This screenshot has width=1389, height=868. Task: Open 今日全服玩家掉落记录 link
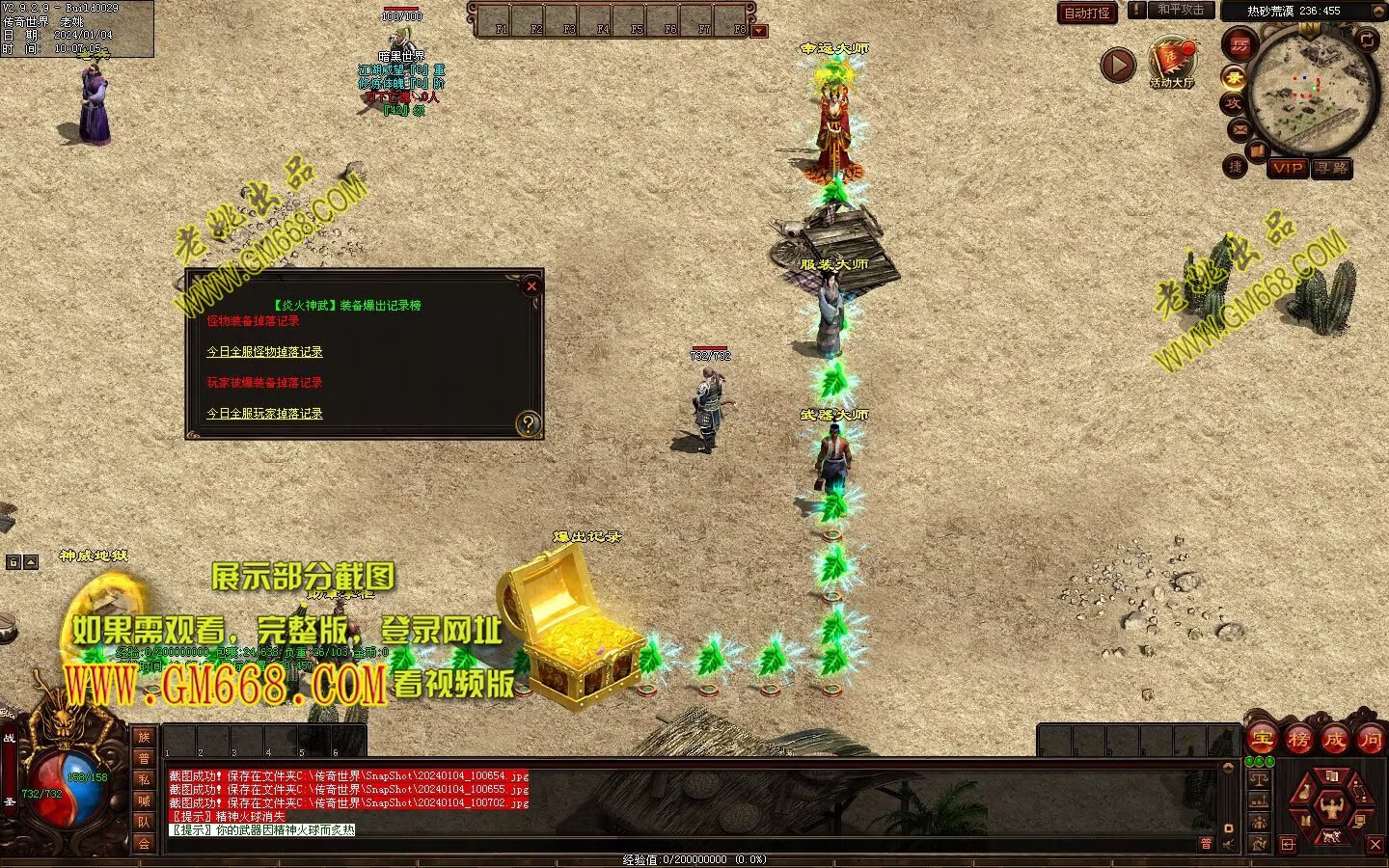tap(264, 414)
